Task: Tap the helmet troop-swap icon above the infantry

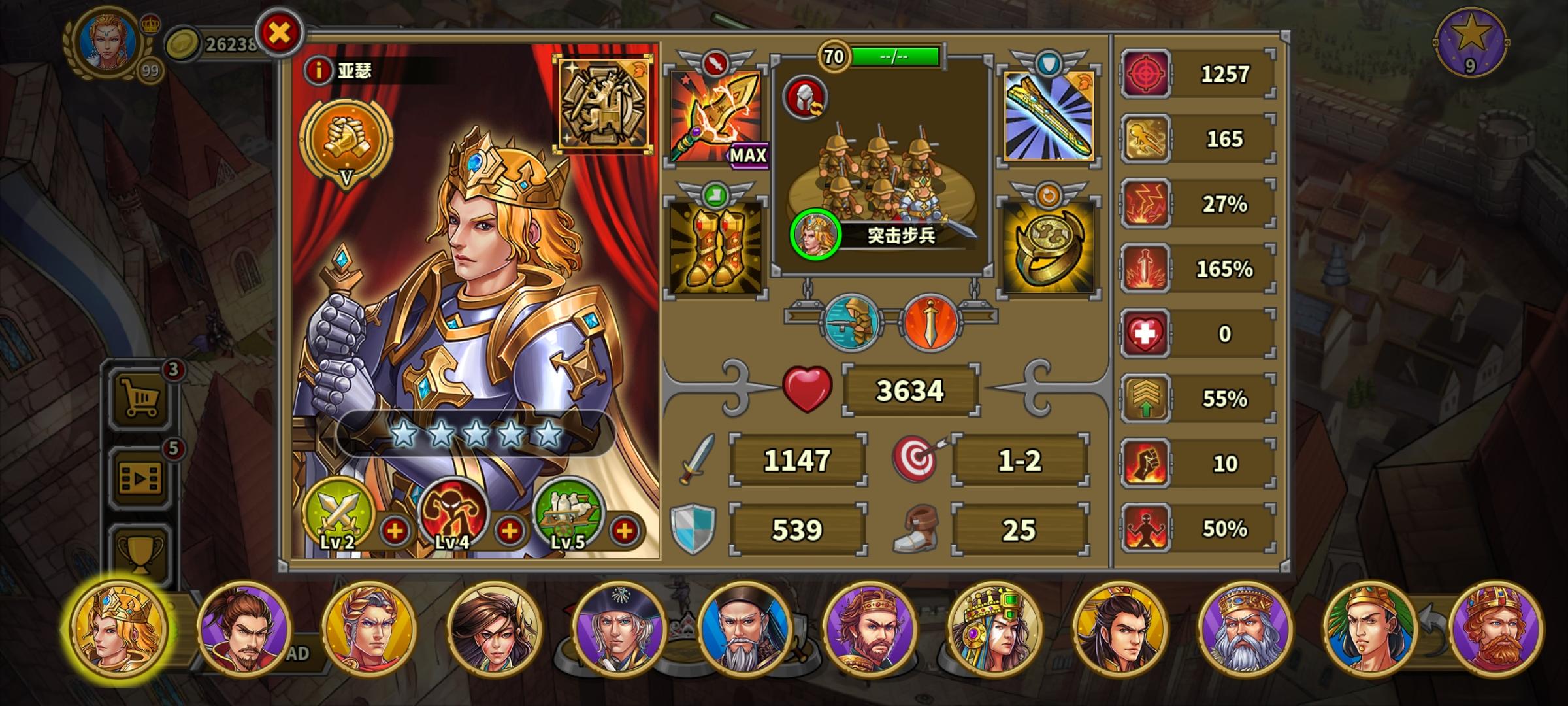Action: [804, 99]
